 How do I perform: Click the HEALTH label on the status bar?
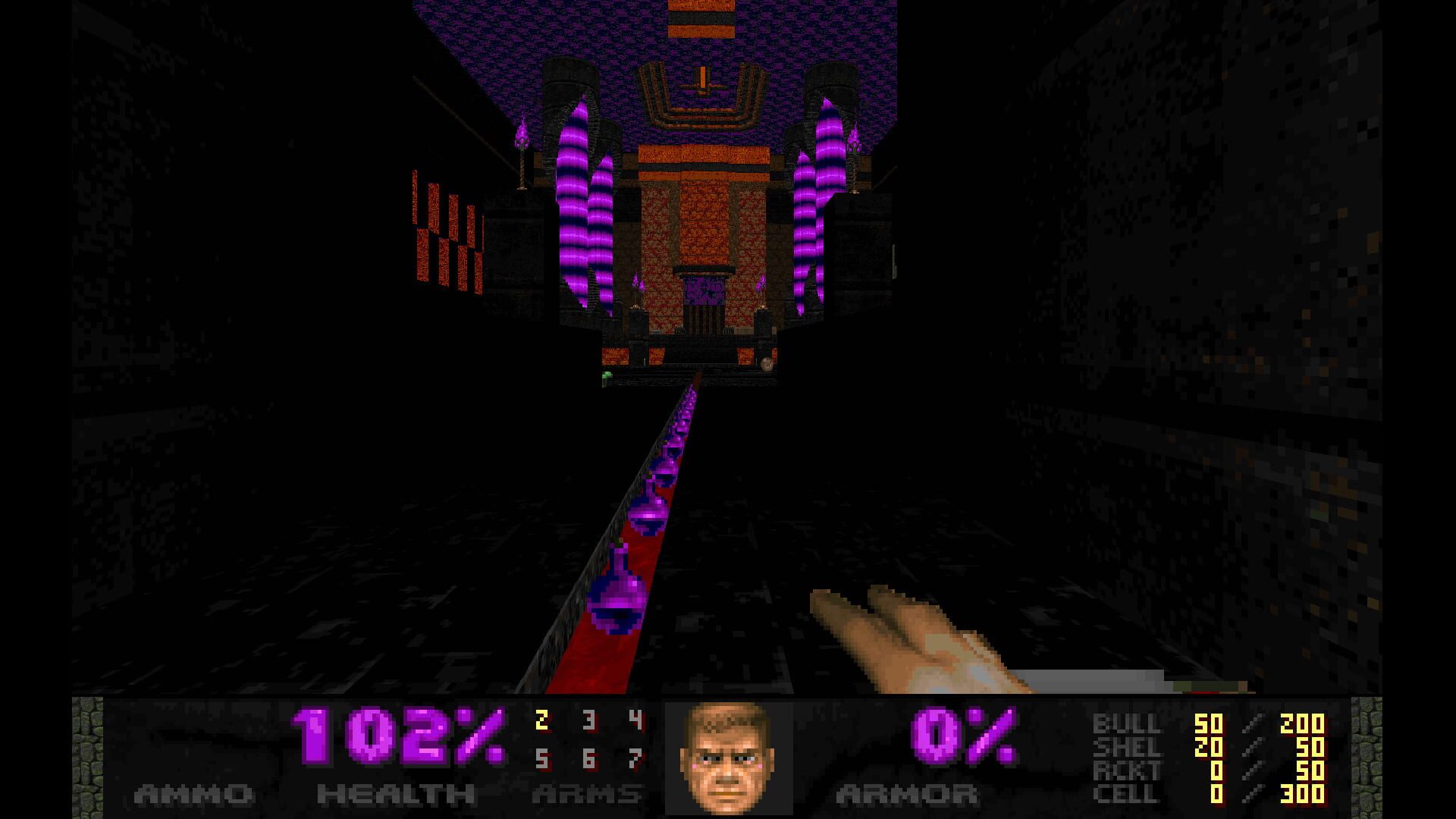[394, 792]
